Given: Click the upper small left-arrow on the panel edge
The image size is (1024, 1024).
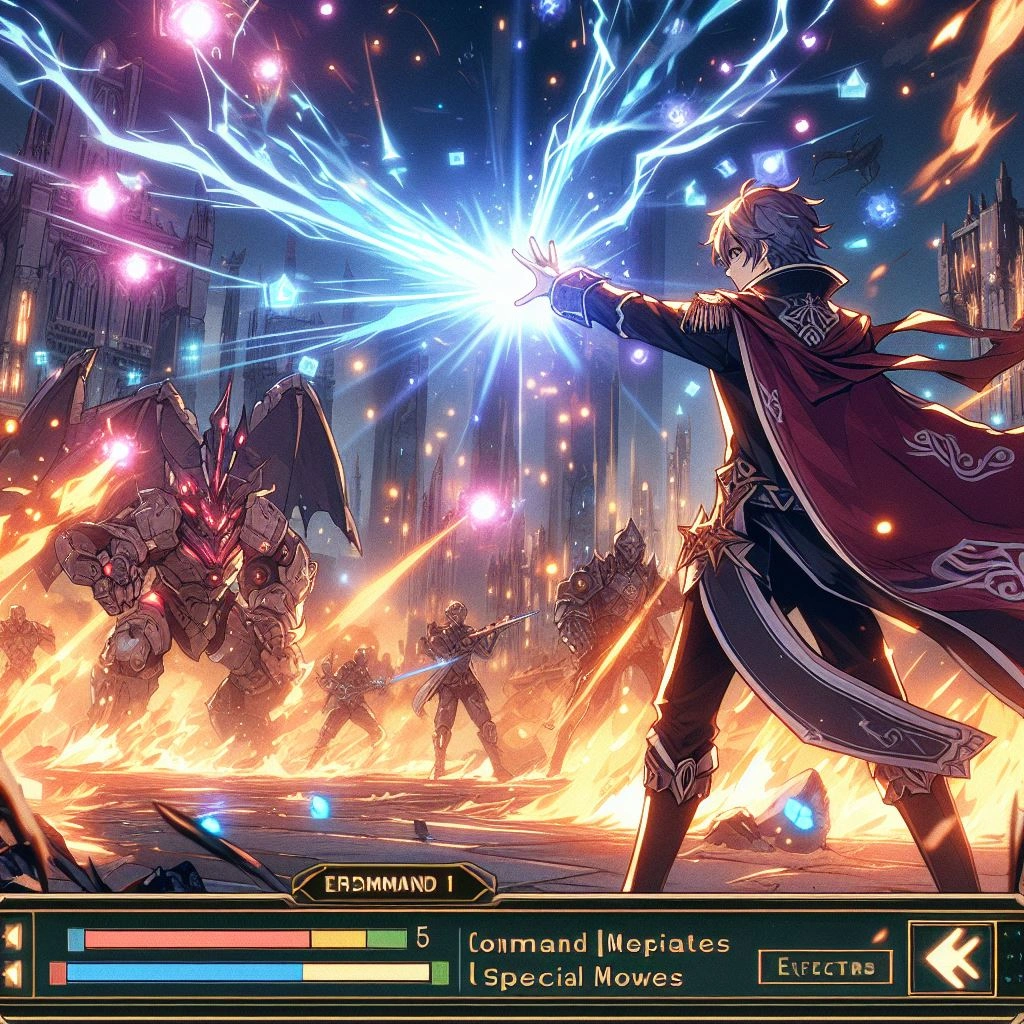Looking at the screenshot, I should coord(13,937).
